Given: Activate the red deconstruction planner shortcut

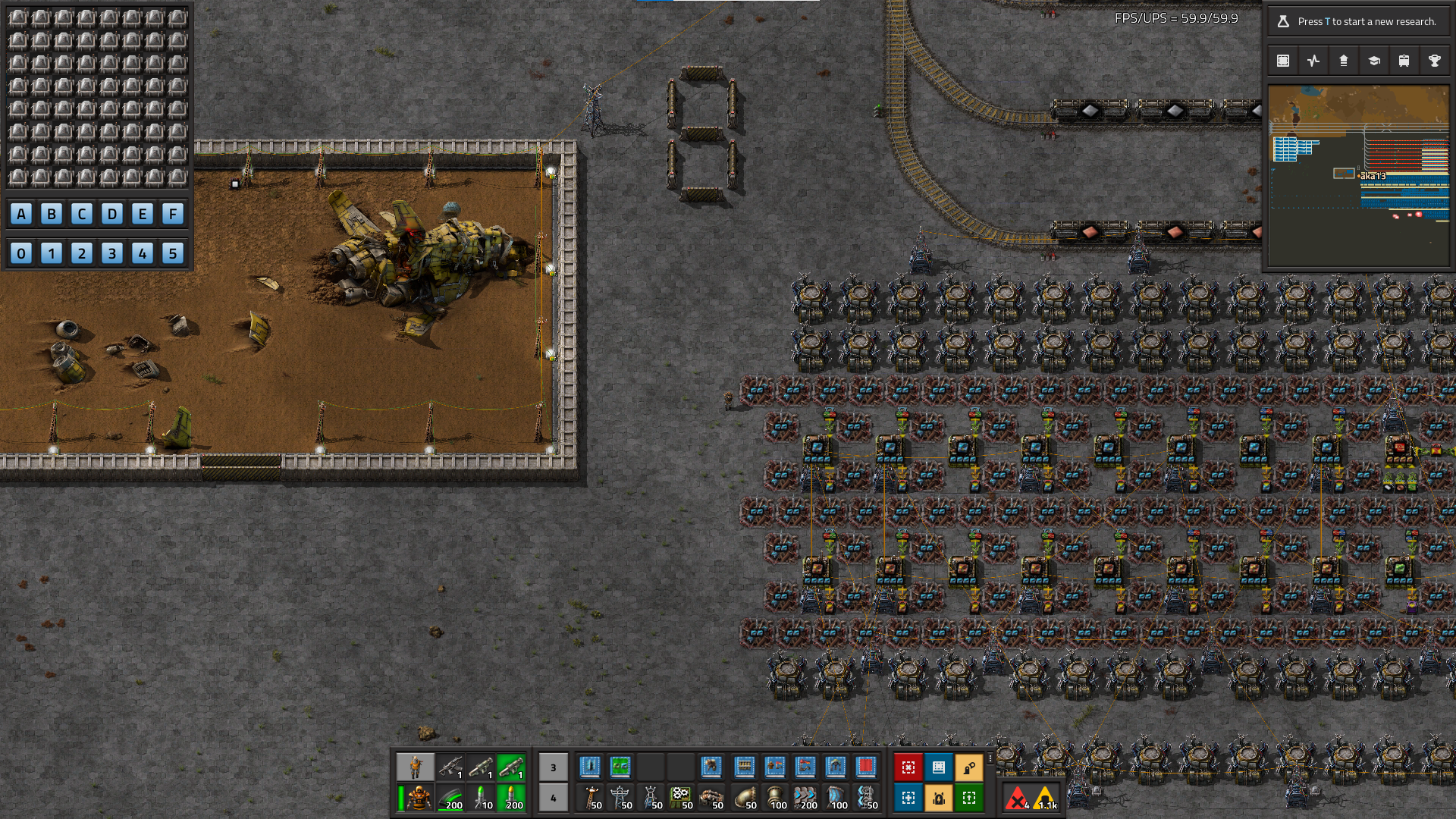Looking at the screenshot, I should pos(908,767).
